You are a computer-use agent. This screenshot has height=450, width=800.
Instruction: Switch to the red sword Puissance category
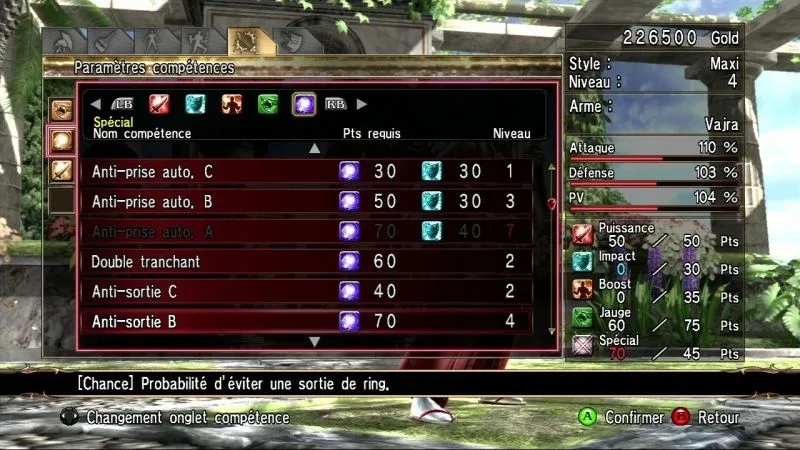[160, 103]
